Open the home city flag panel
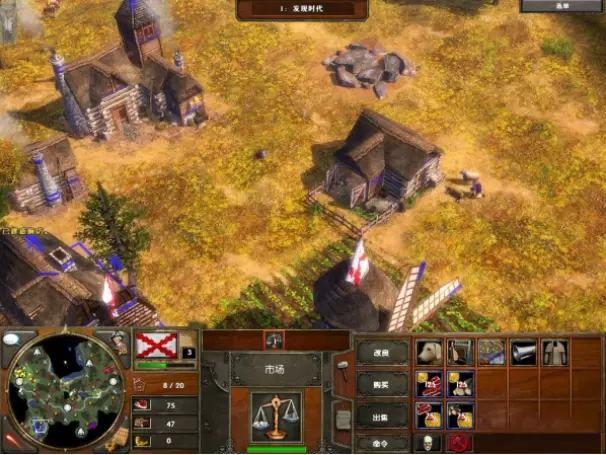 click(156, 344)
